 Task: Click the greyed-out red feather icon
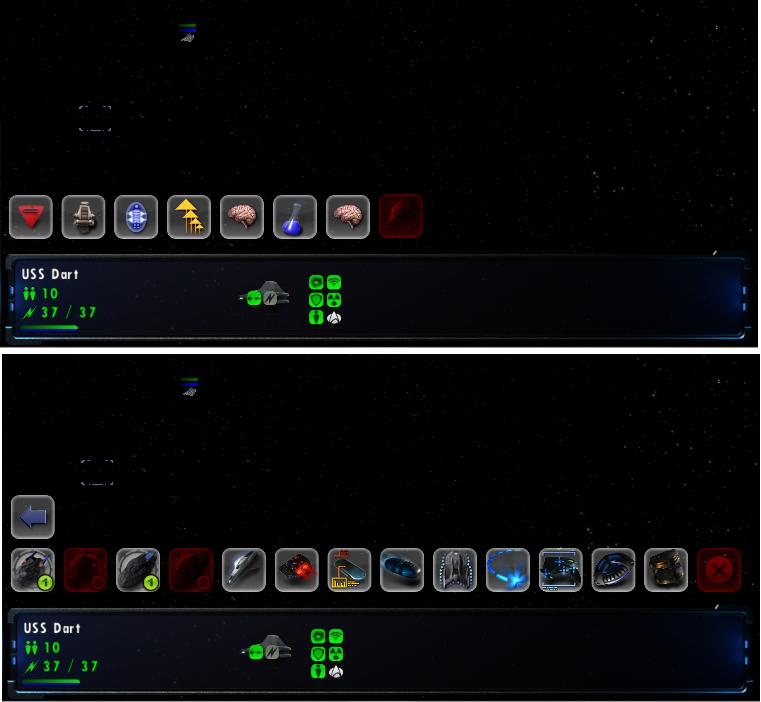(401, 216)
